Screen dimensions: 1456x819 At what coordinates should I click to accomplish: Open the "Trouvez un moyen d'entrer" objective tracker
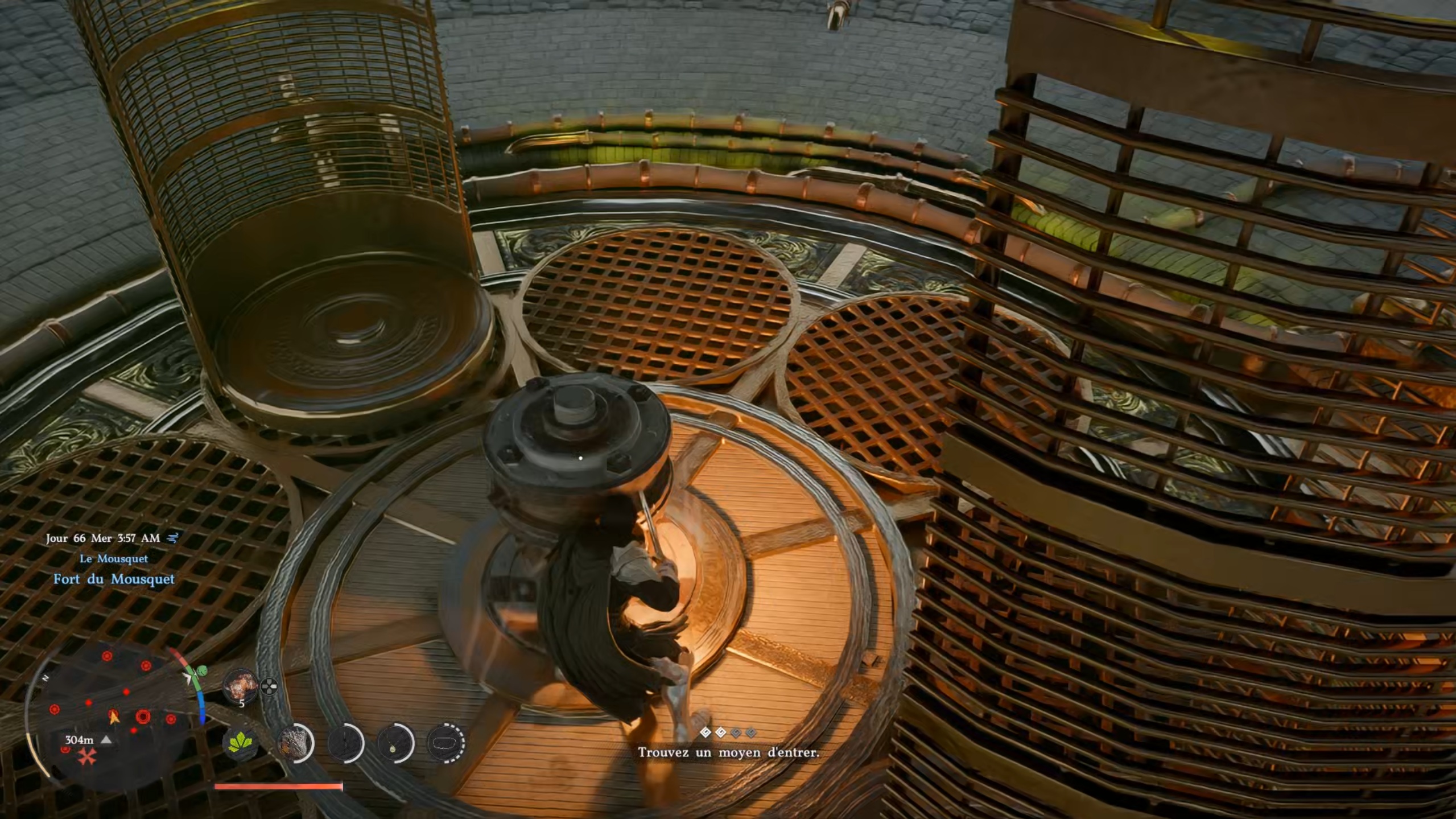[728, 752]
